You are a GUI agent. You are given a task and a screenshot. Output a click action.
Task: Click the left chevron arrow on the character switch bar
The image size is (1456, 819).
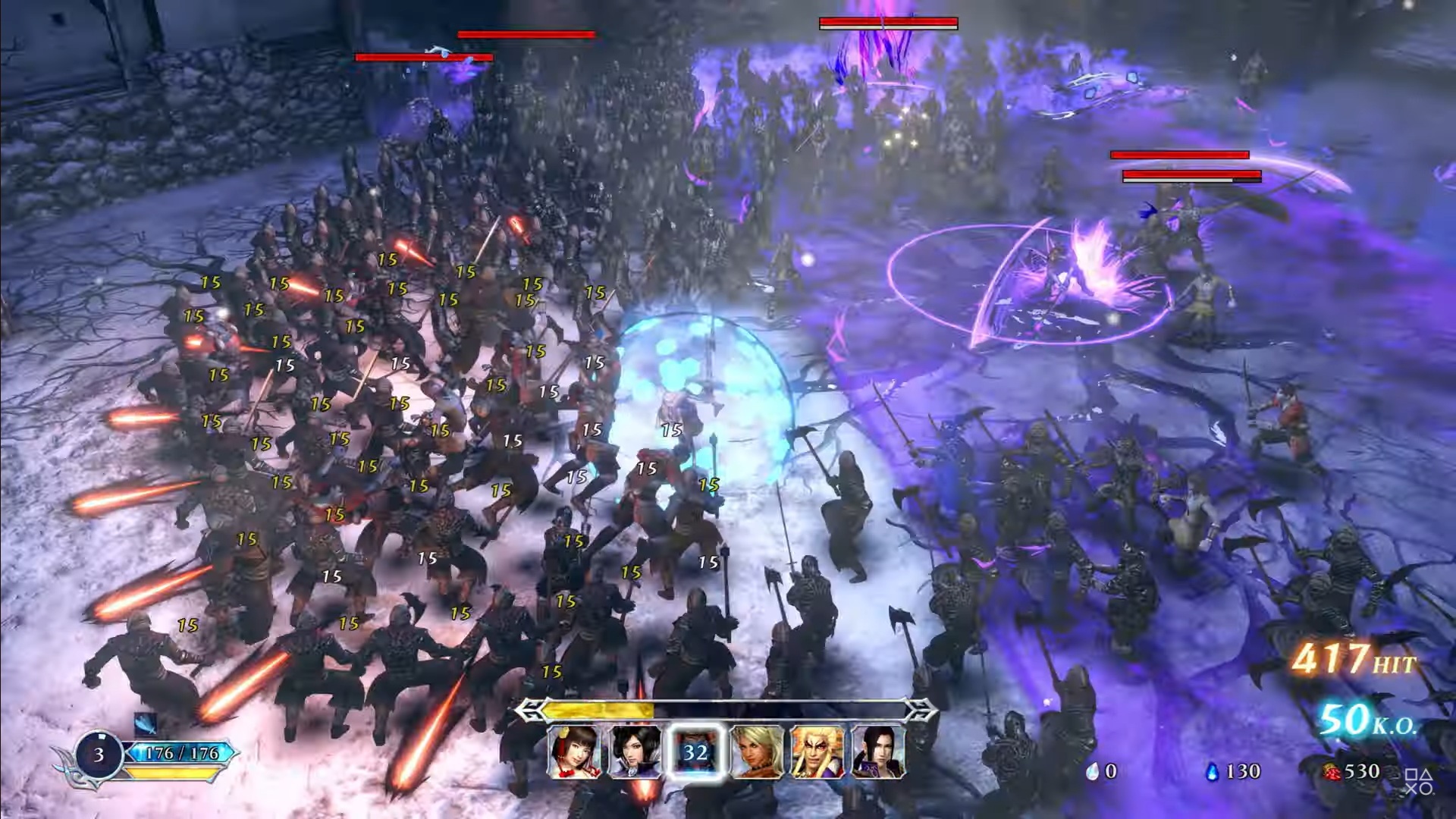coord(529,709)
